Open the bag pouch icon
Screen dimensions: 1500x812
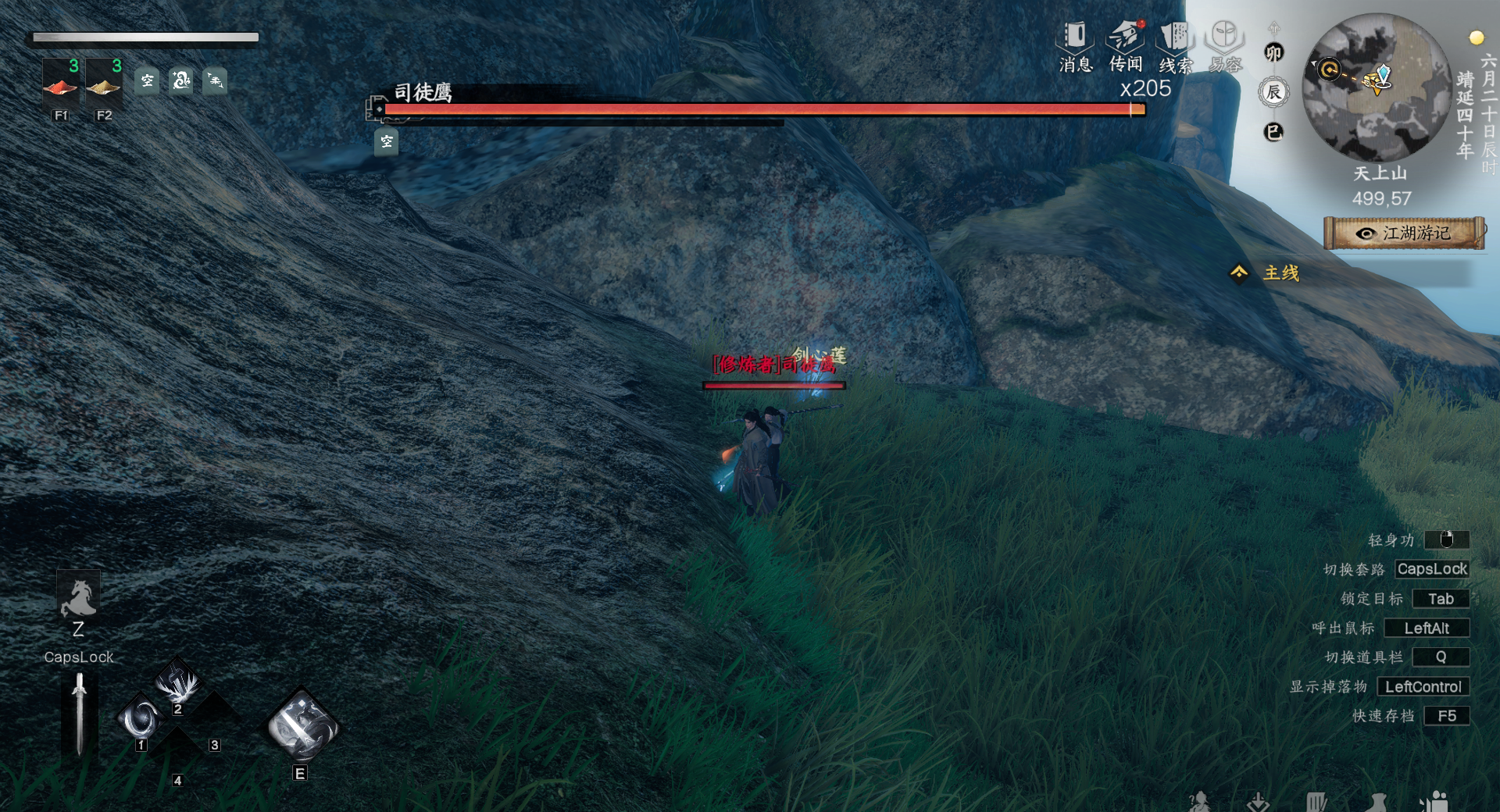click(x=1377, y=803)
